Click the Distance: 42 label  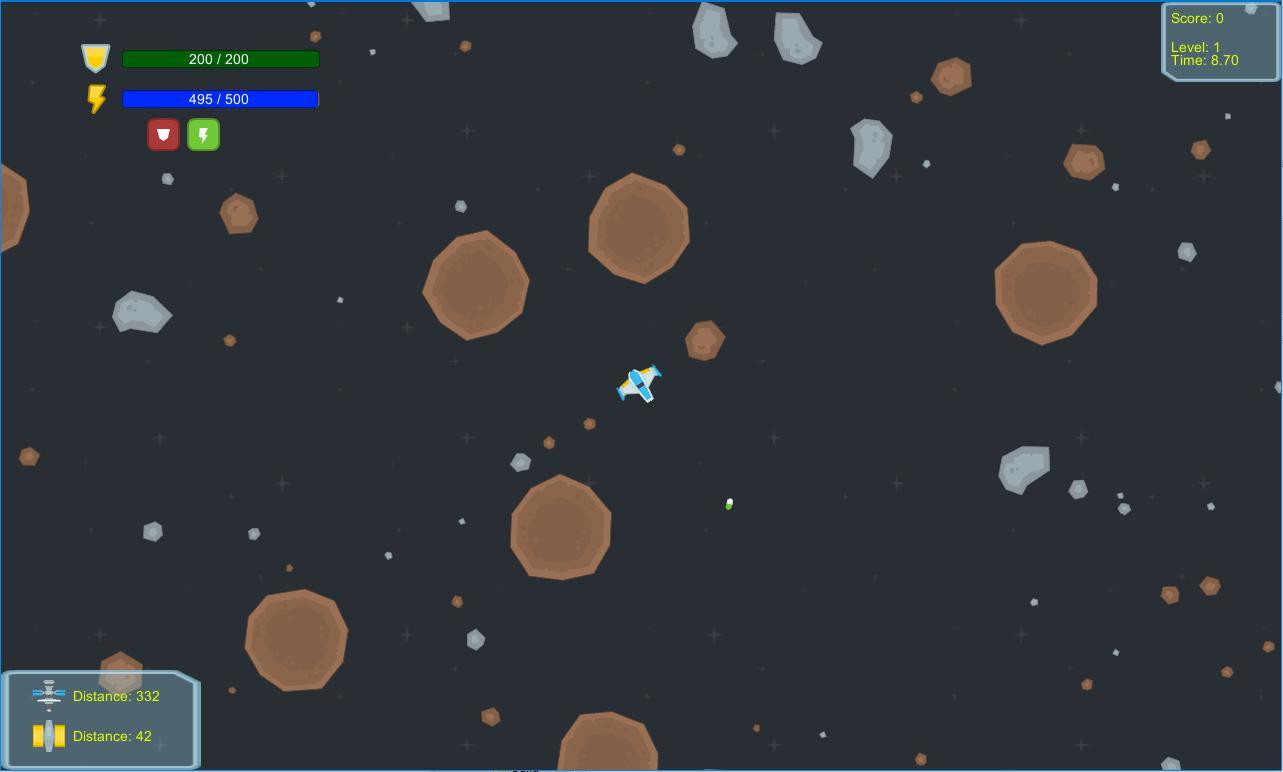pyautogui.click(x=111, y=735)
